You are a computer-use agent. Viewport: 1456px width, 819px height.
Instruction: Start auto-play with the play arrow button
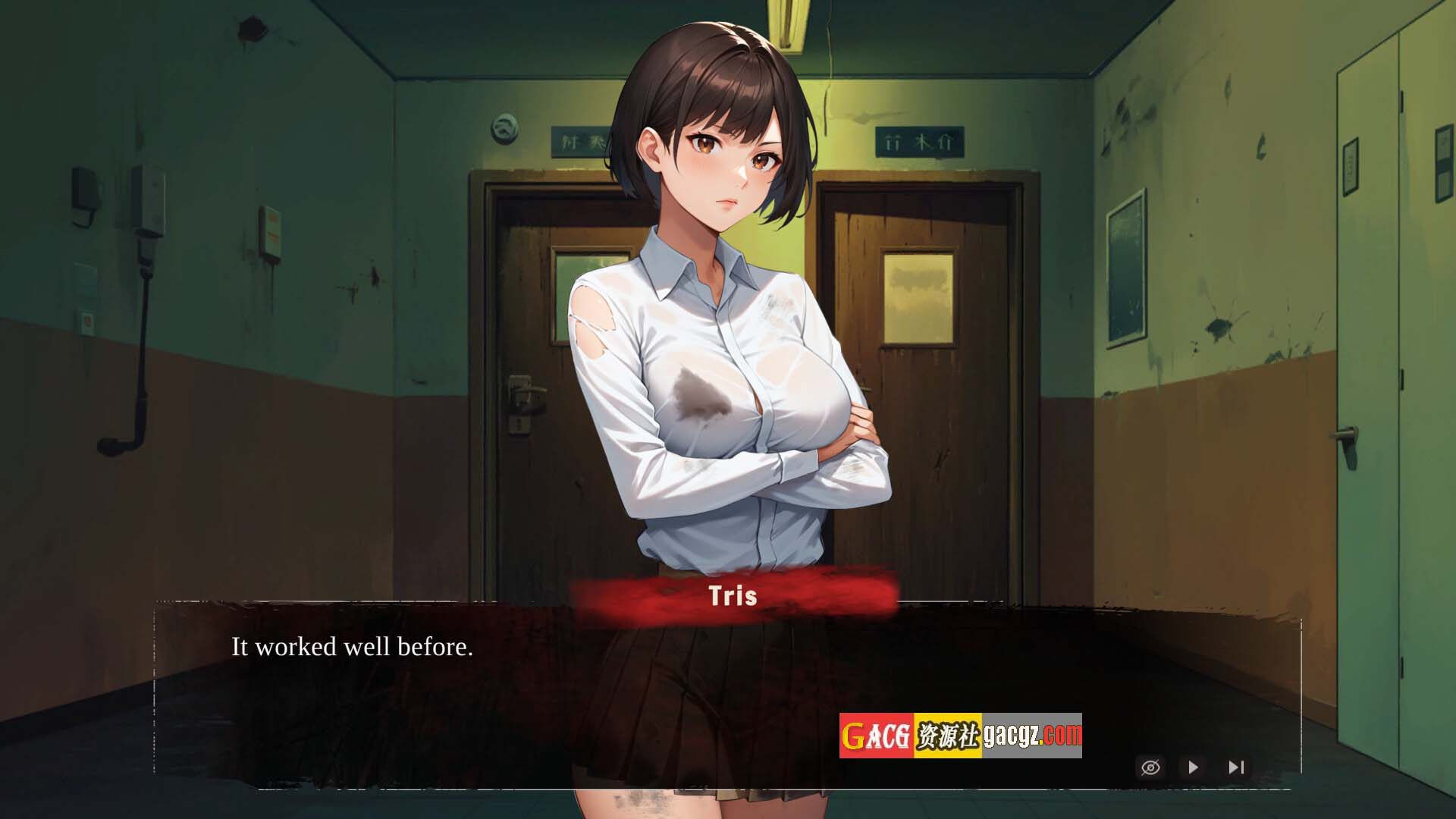click(1193, 767)
